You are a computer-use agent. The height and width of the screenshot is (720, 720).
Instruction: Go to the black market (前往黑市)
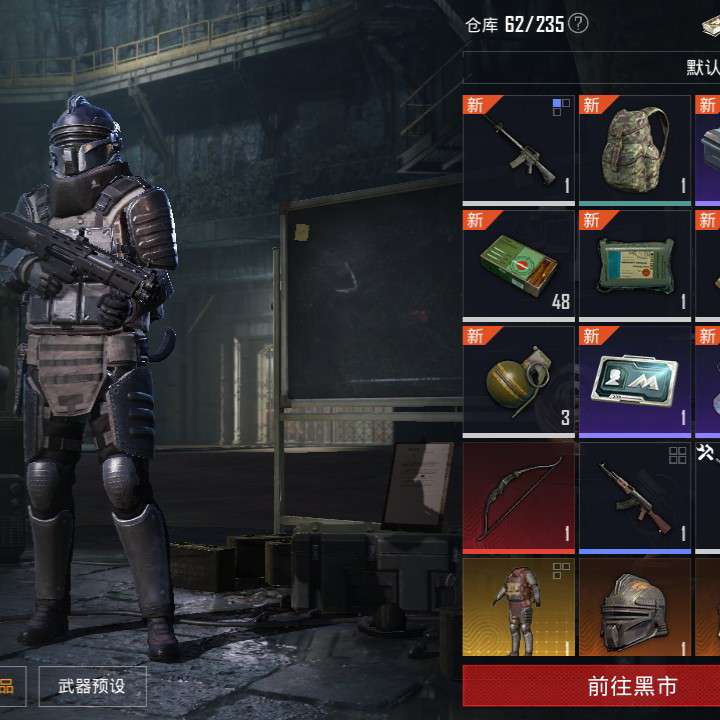[590, 687]
